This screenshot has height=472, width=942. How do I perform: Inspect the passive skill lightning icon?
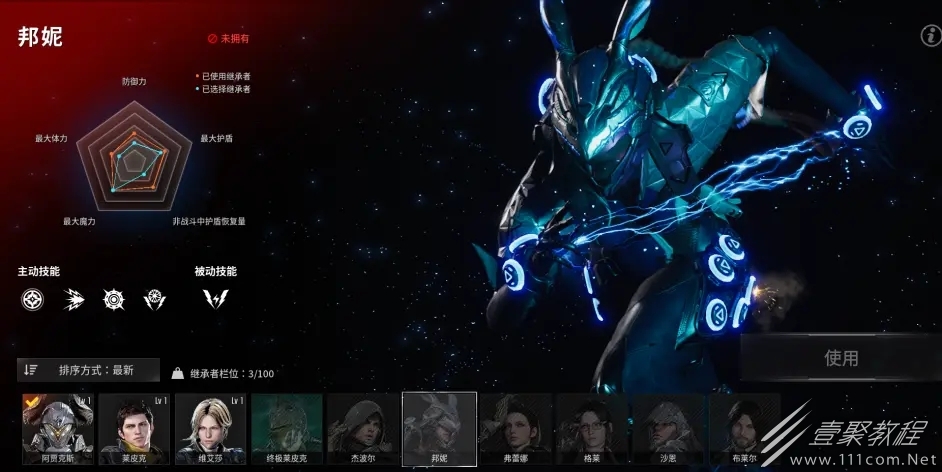[x=215, y=298]
